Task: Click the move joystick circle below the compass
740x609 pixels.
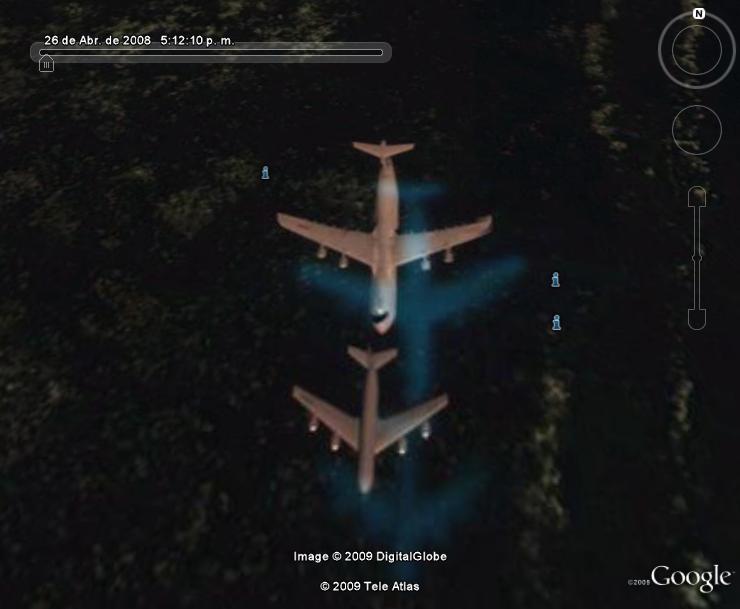Action: tap(697, 130)
